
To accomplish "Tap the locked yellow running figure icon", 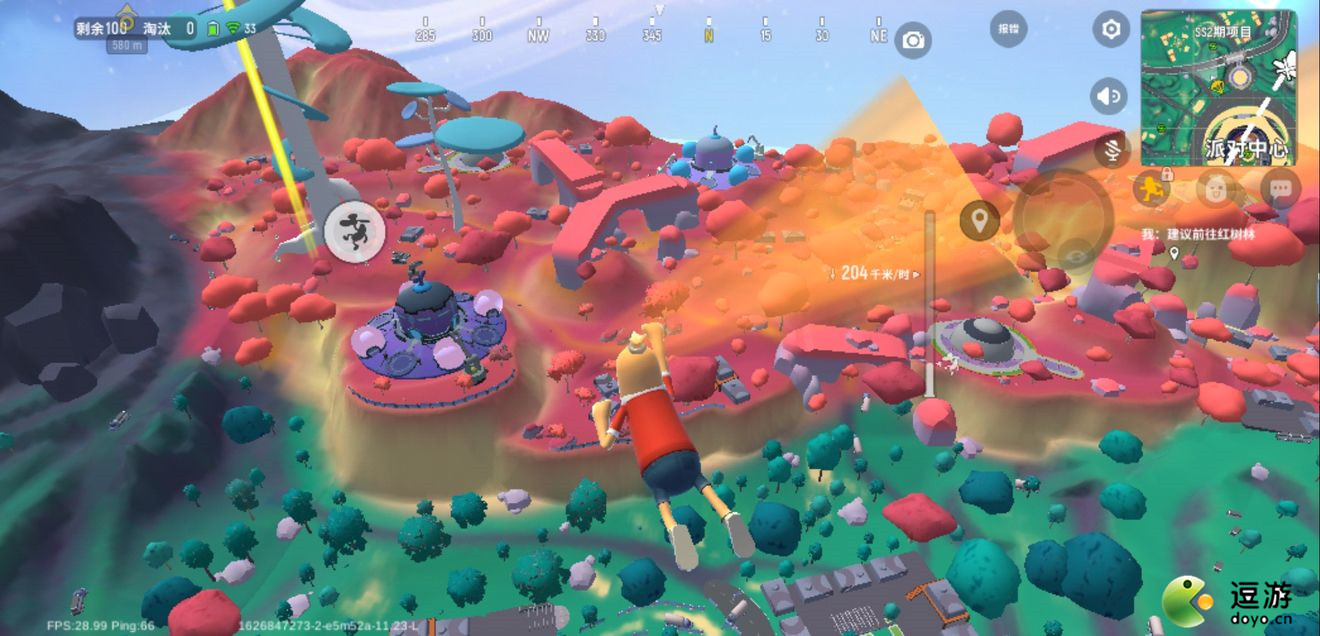I will point(1153,189).
